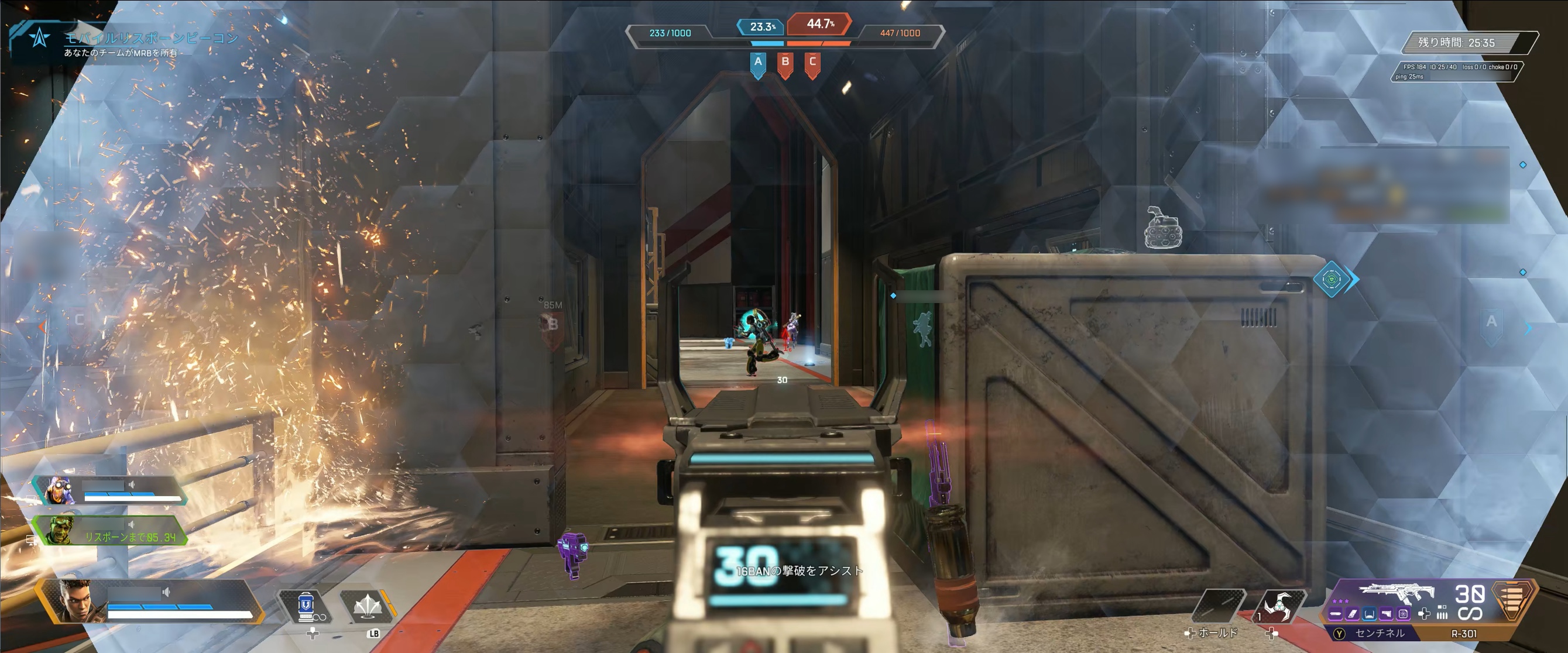This screenshot has height=653, width=1568.
Task: Select the R-301 barrel attachment slot
Action: [1336, 614]
